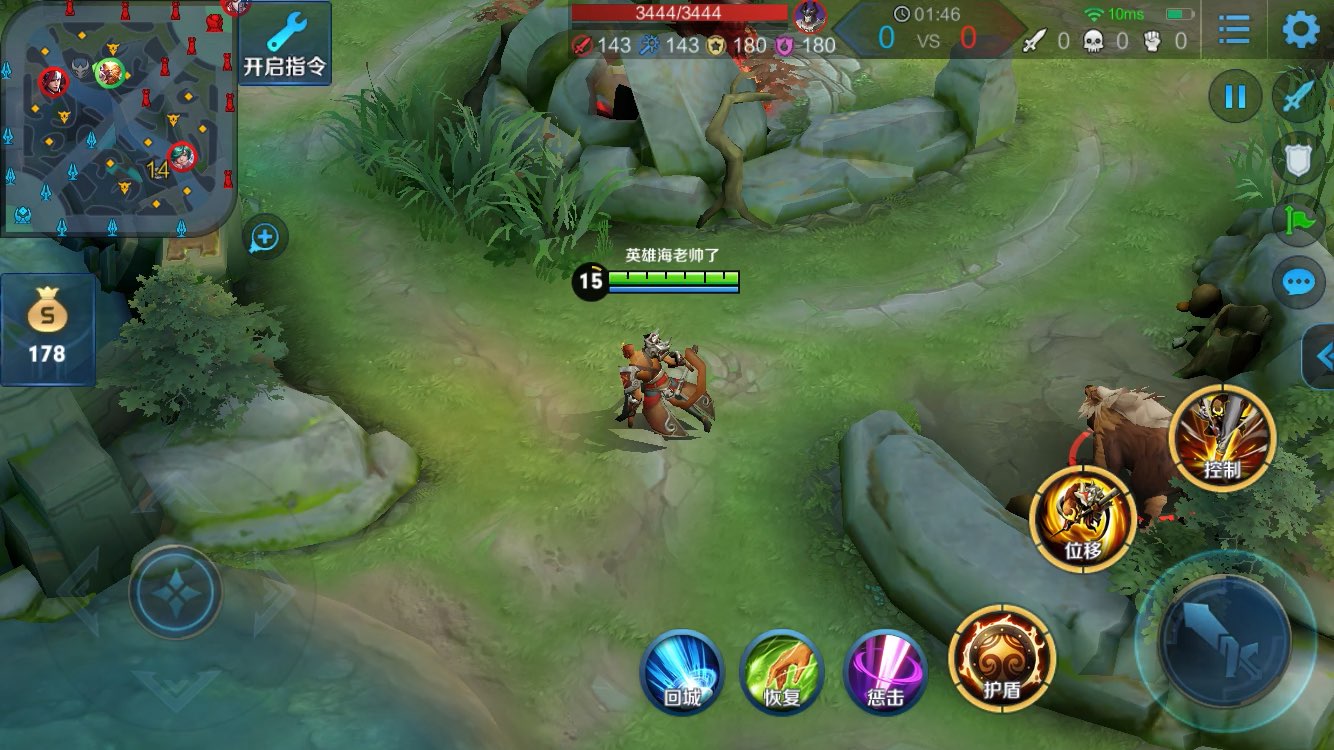Image resolution: width=1334 pixels, height=750 pixels.
Task: Tap the virtual joystick center
Action: pyautogui.click(x=175, y=593)
